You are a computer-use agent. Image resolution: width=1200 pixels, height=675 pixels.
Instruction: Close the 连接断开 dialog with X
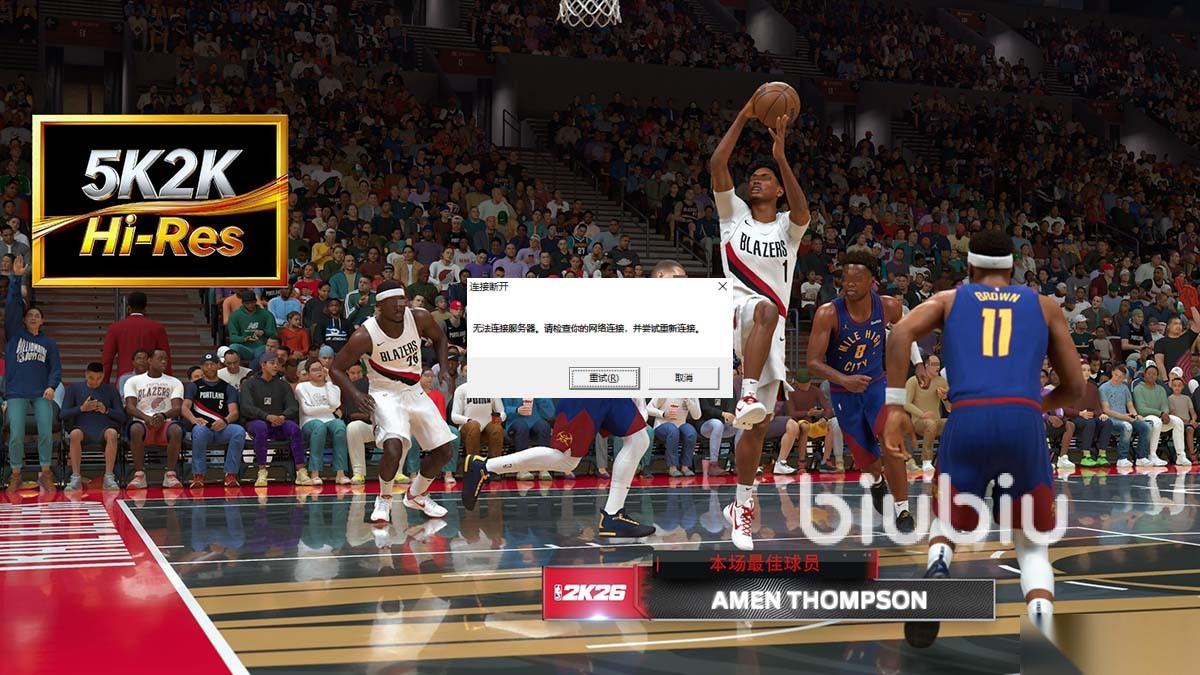click(x=722, y=287)
